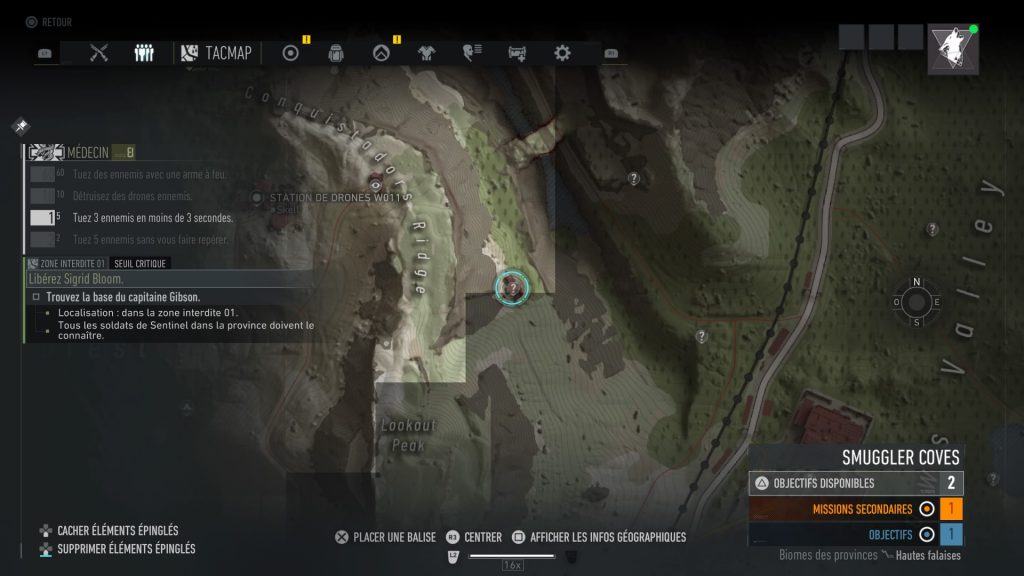Click the highlighted question mark map marker

(x=511, y=287)
